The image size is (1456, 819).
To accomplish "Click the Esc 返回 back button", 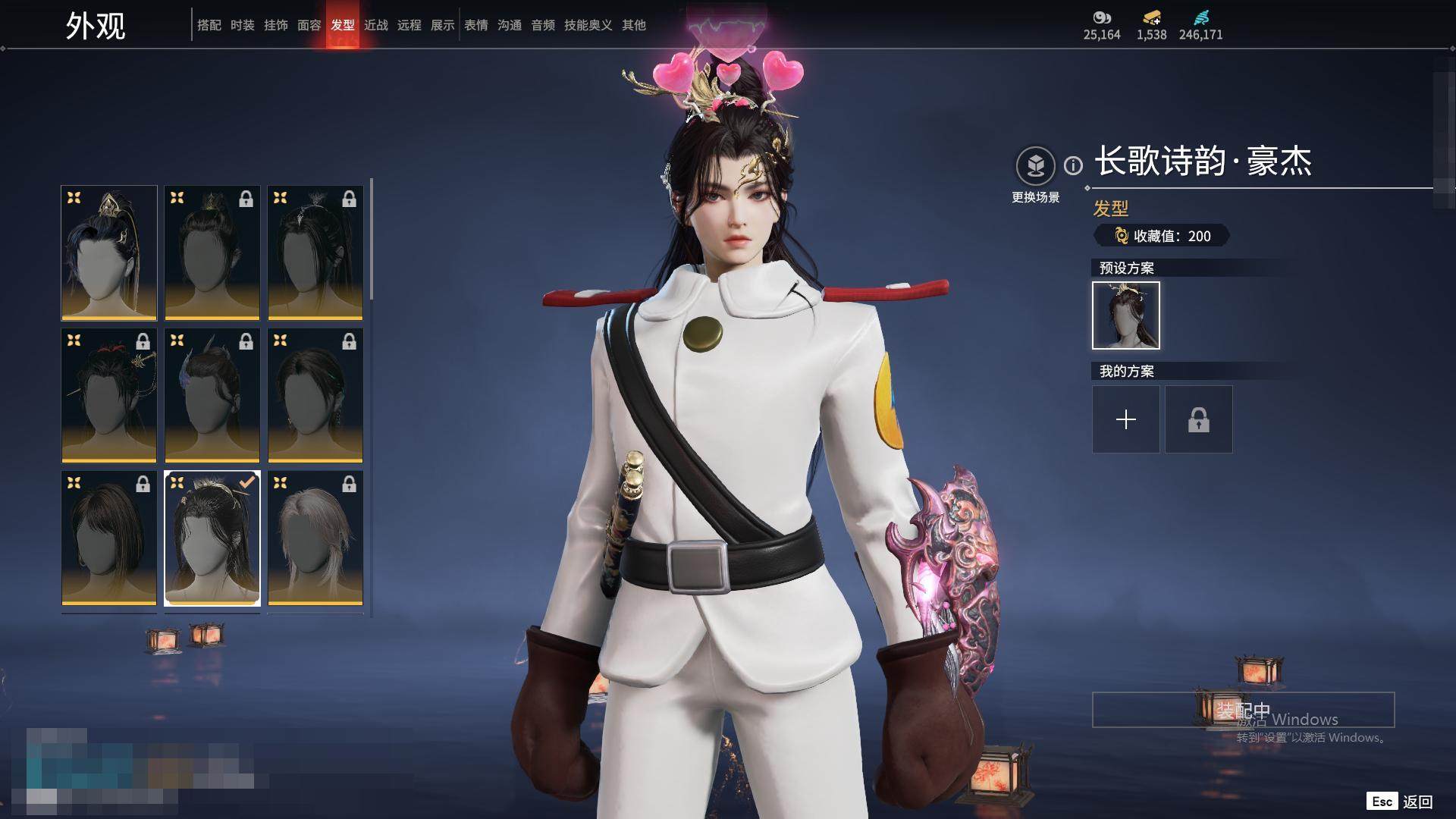I will (1400, 802).
